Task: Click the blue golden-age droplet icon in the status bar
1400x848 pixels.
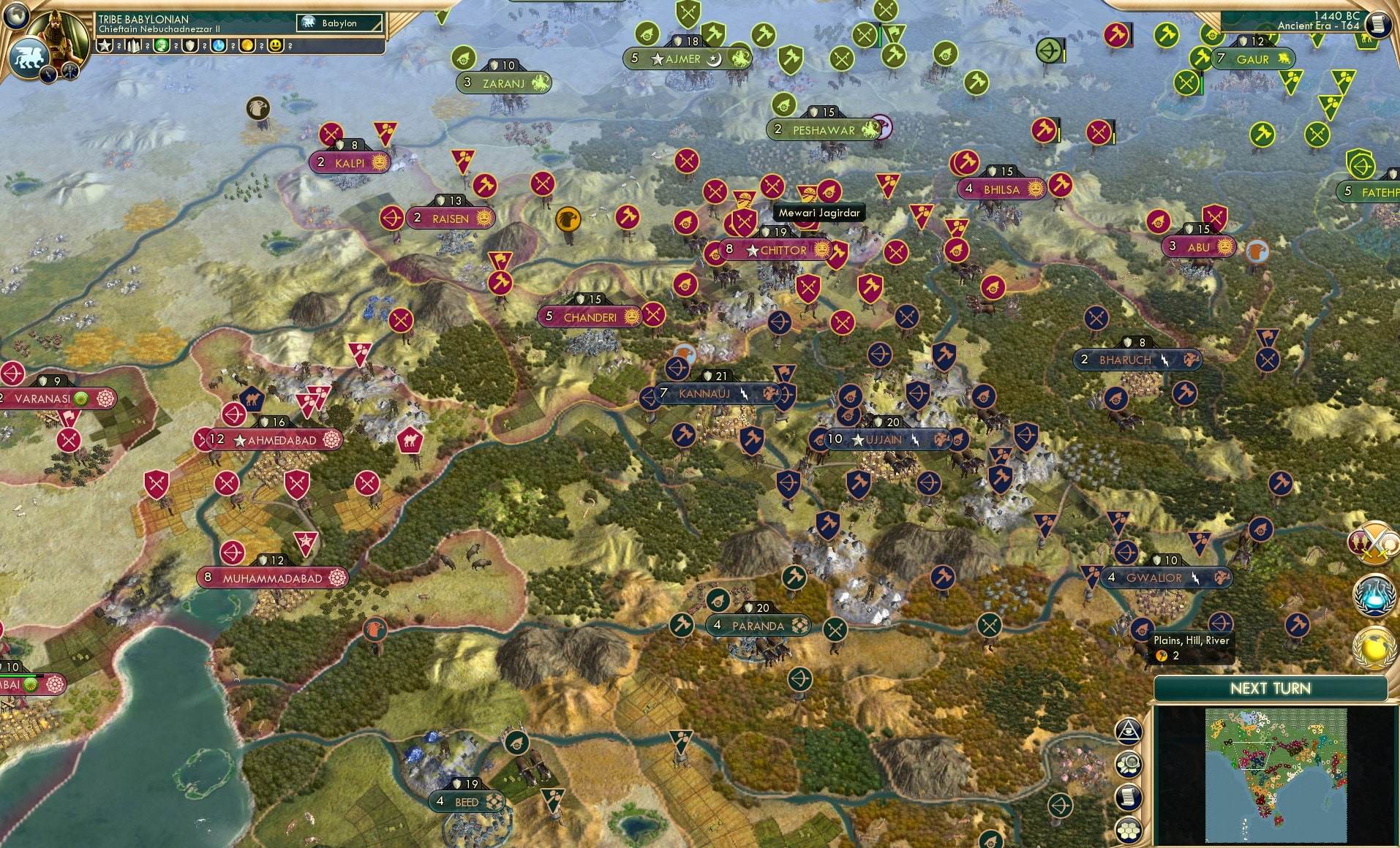Action: (x=219, y=45)
